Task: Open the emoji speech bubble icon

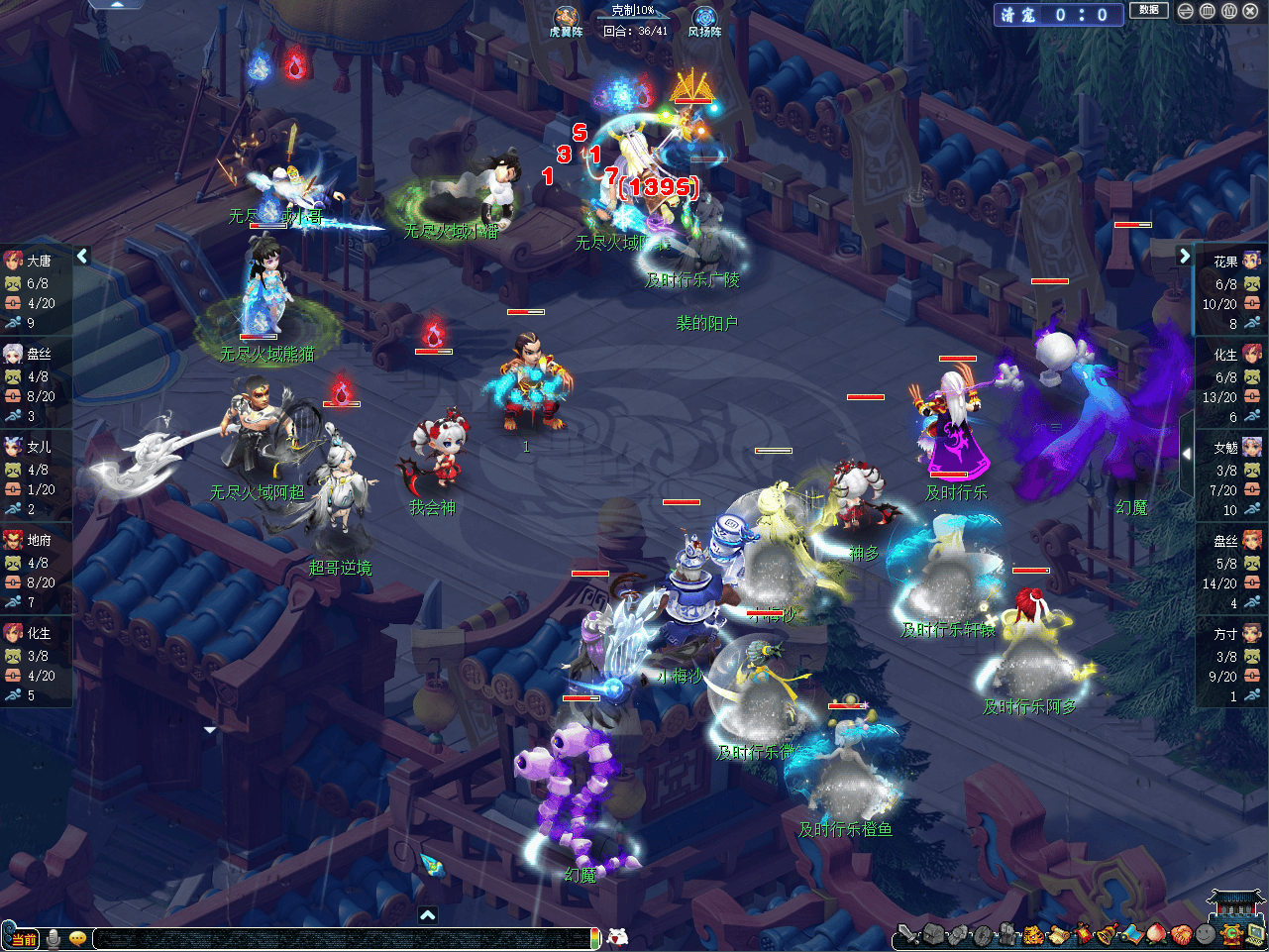Action: 77,938
